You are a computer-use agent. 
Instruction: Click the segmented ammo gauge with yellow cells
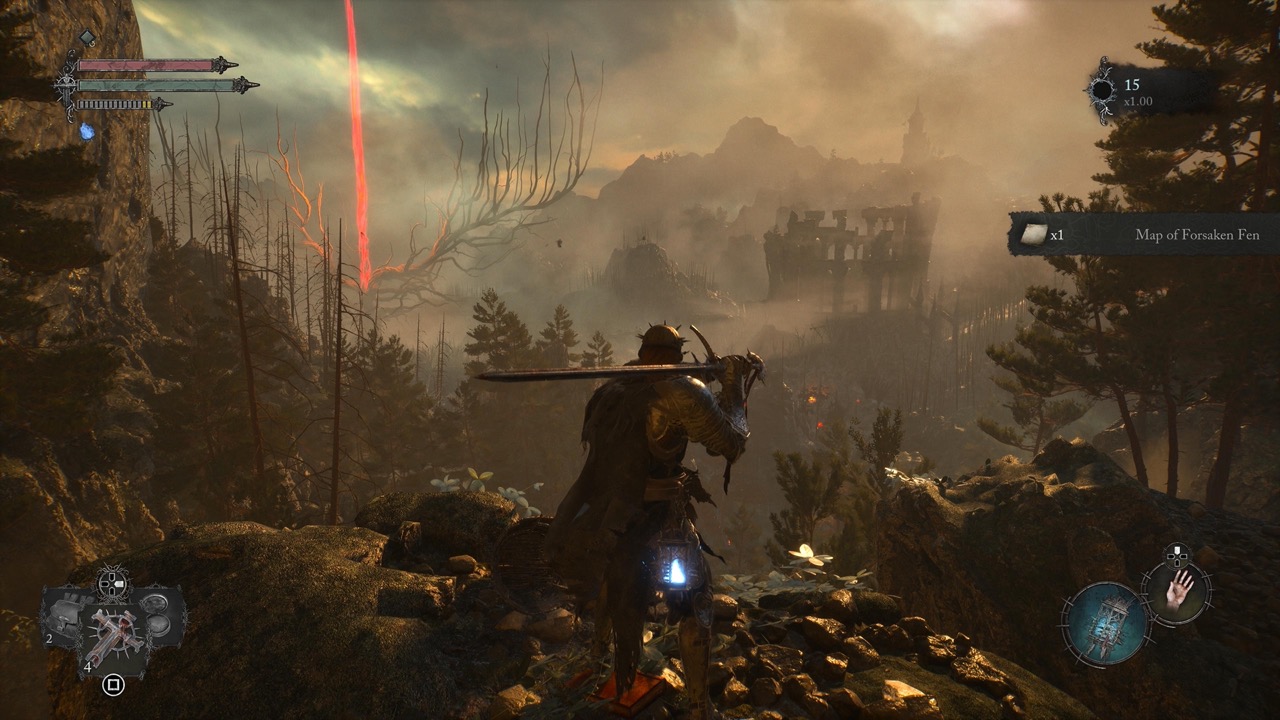click(x=113, y=104)
